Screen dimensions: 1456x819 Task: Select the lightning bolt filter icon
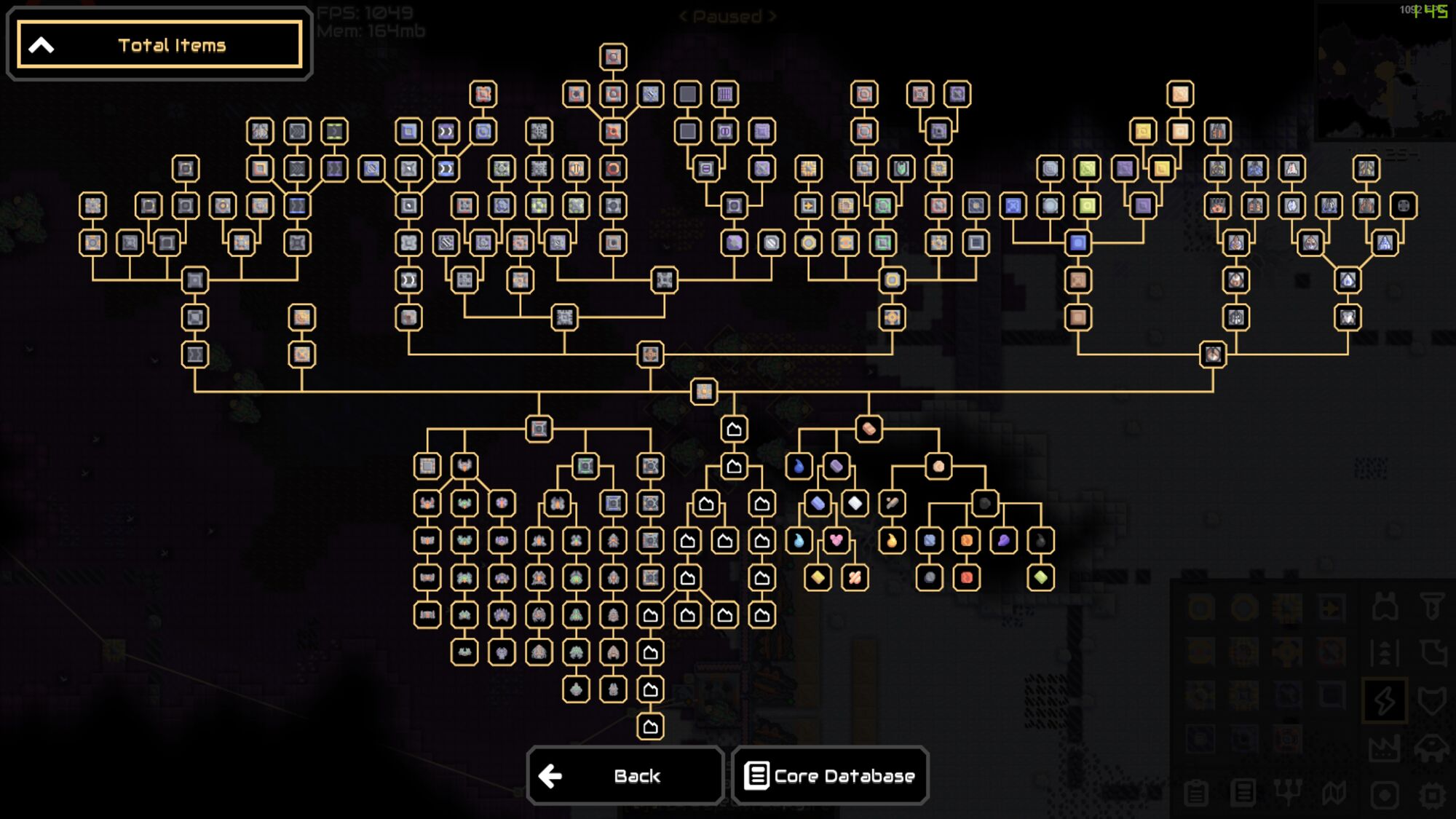[x=1384, y=701]
